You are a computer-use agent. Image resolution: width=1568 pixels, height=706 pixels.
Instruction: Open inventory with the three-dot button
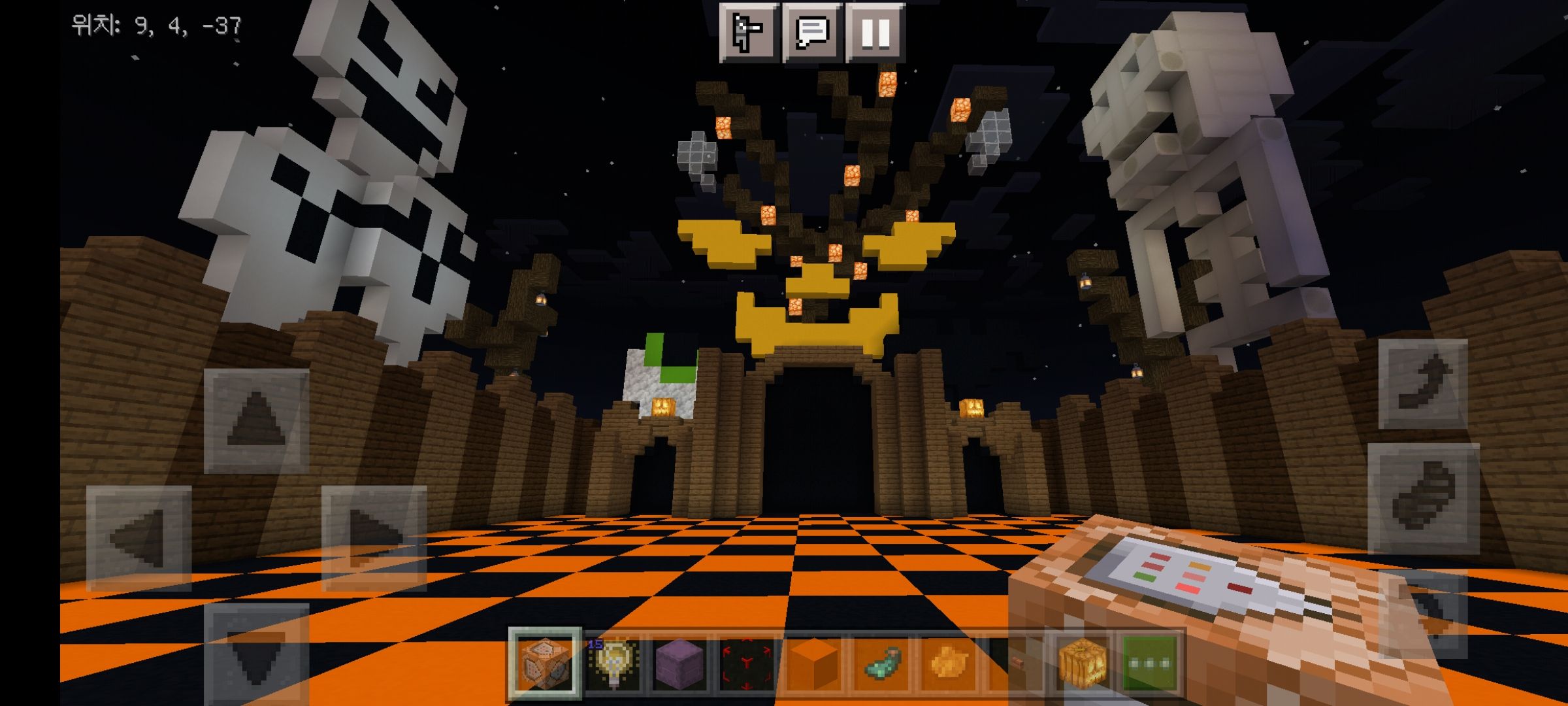pyautogui.click(x=1150, y=664)
